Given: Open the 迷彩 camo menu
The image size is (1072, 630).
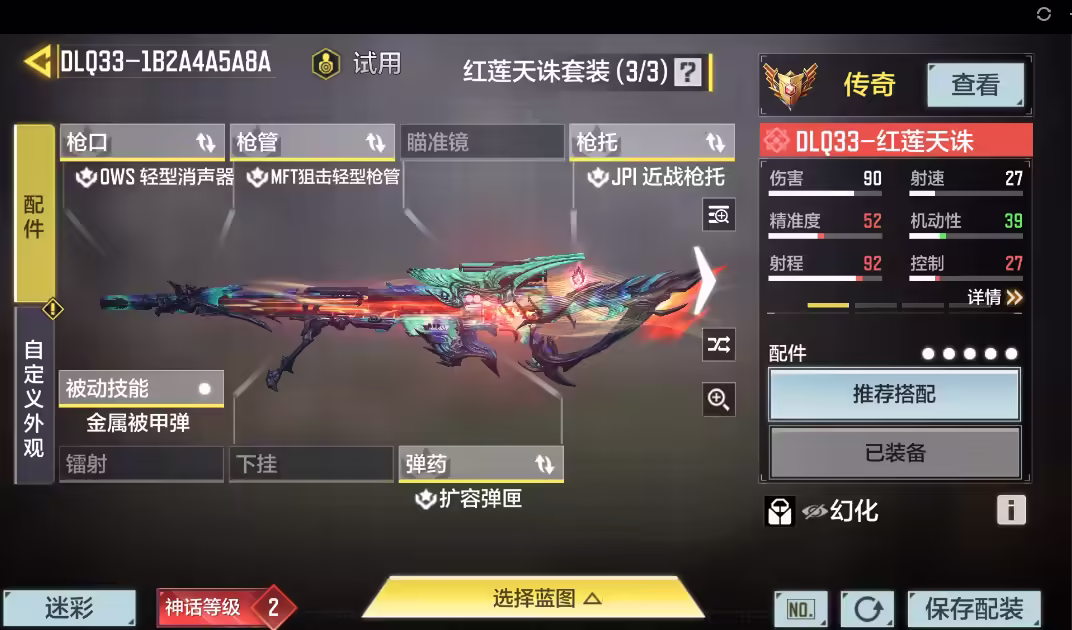Looking at the screenshot, I should pos(69,607).
